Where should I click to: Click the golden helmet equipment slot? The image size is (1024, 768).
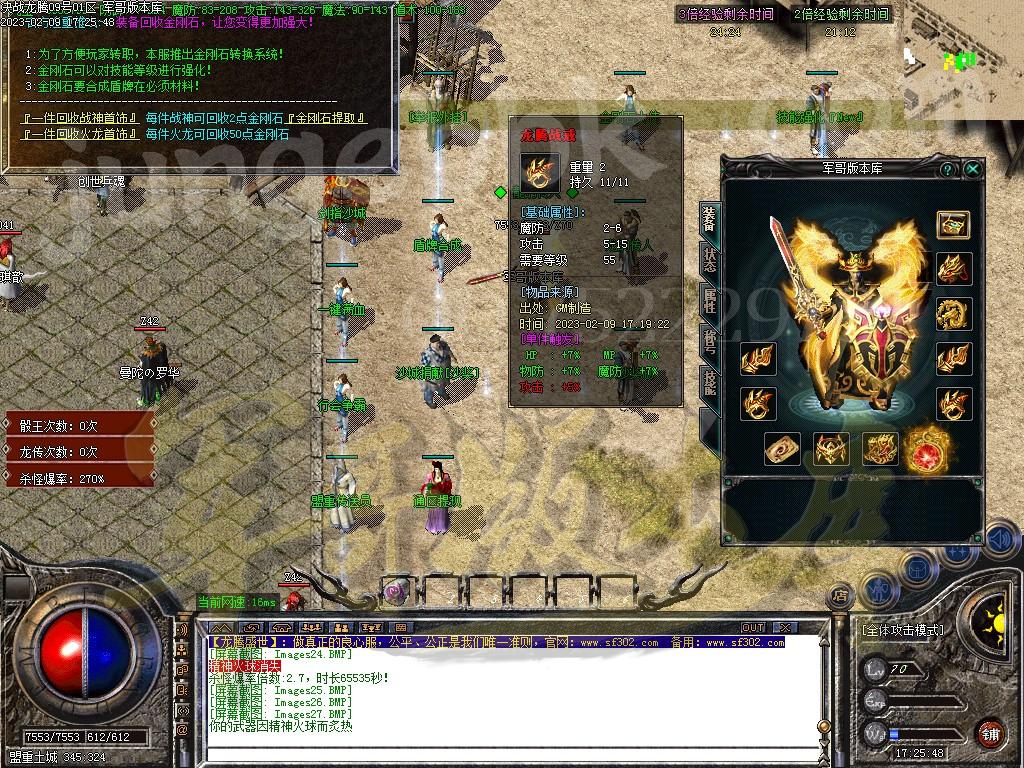(x=831, y=449)
